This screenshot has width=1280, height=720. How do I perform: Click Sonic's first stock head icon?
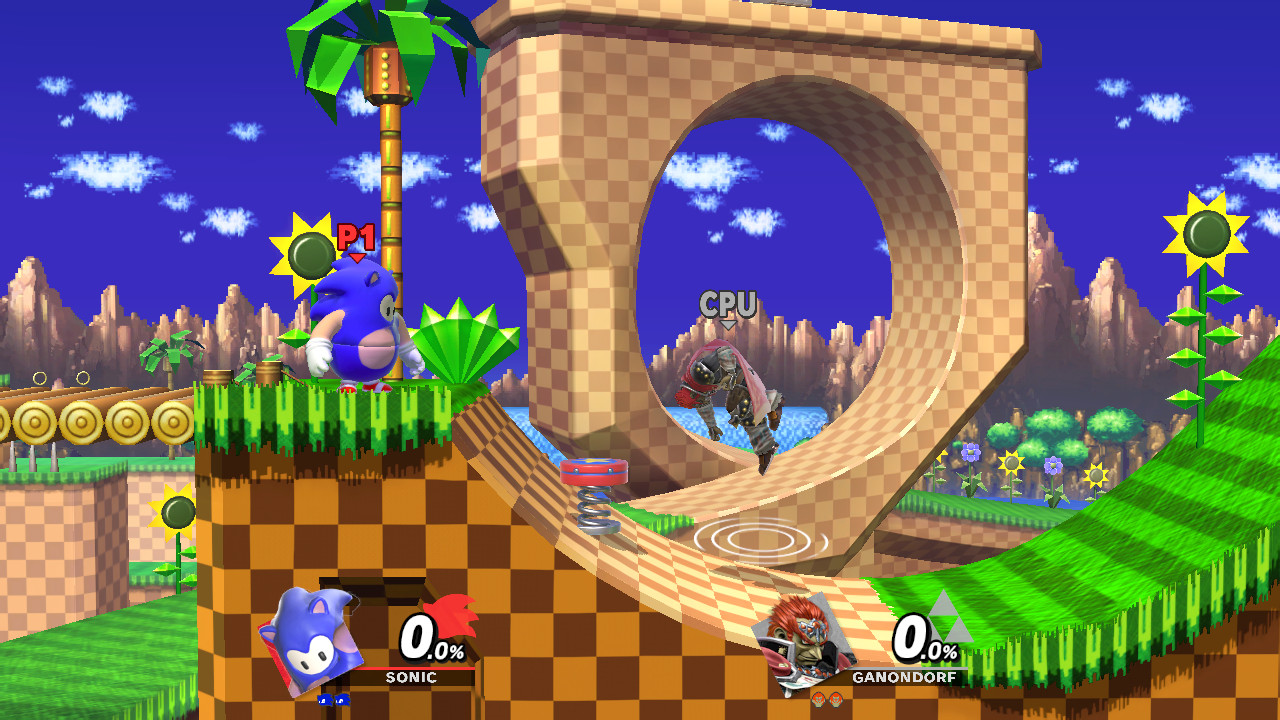click(x=325, y=701)
